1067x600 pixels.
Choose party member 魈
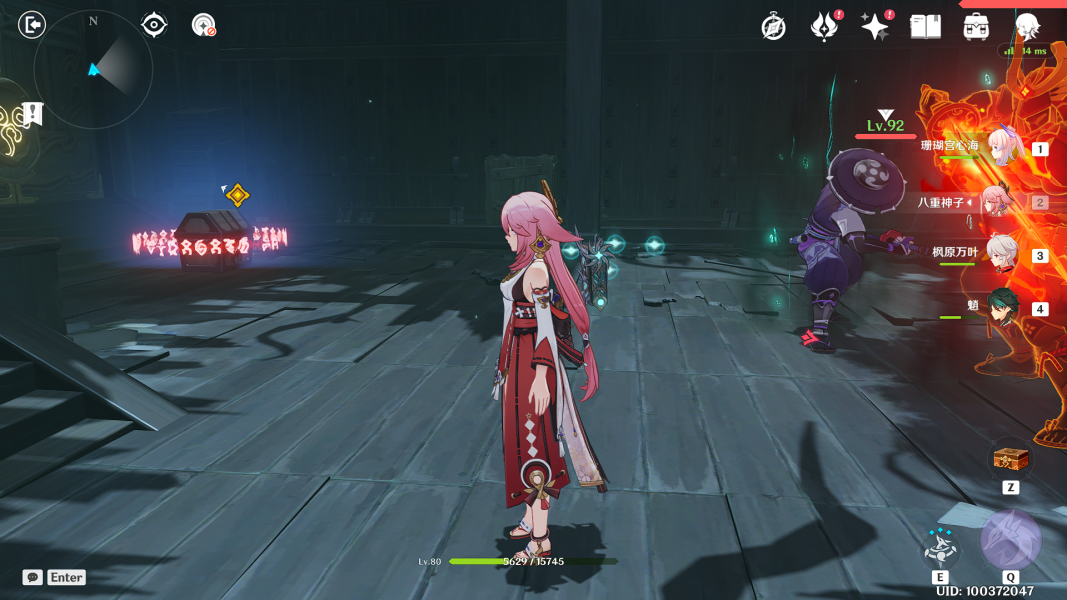coord(1001,307)
